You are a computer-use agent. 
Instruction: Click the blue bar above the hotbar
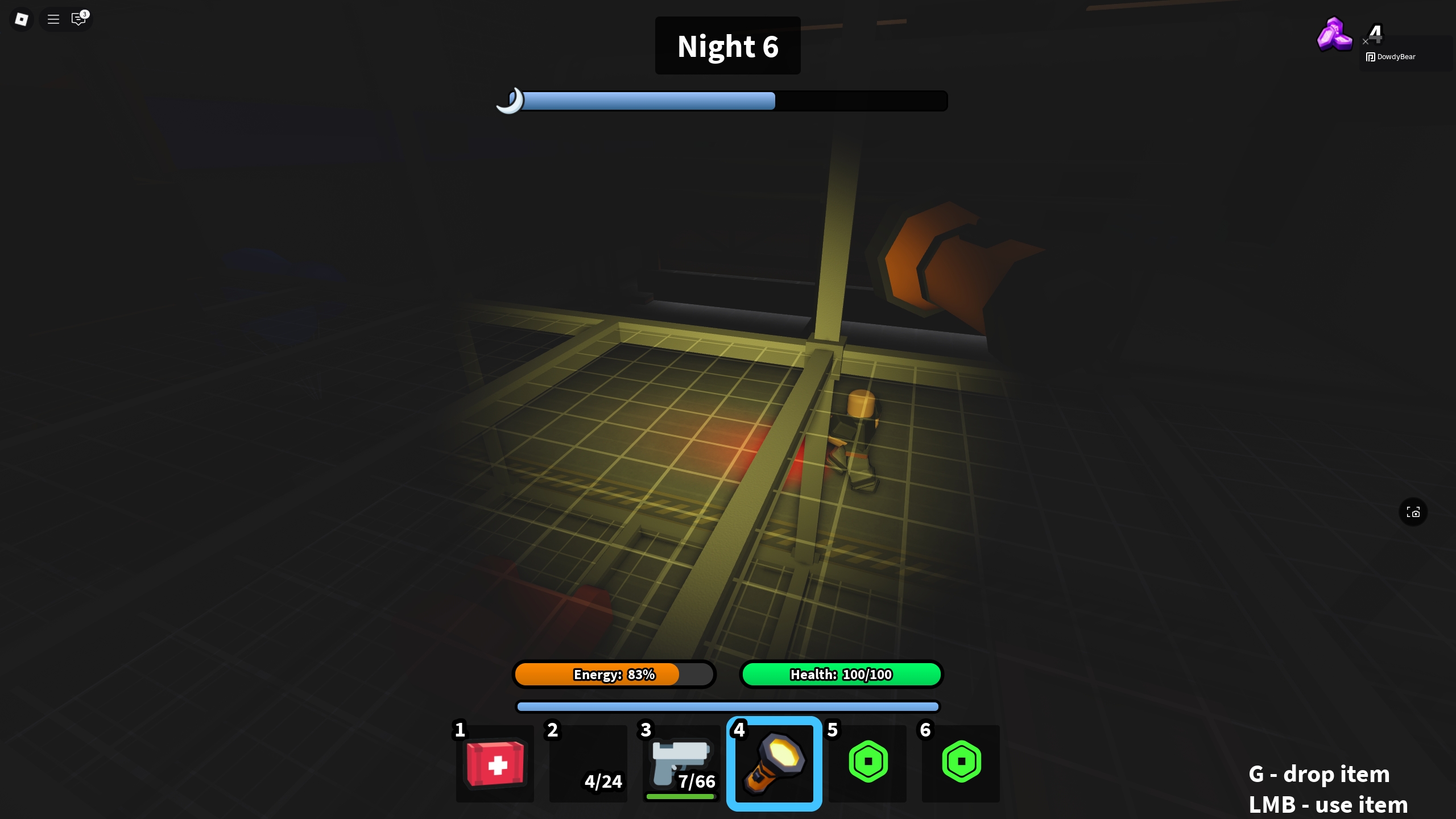pos(727,706)
